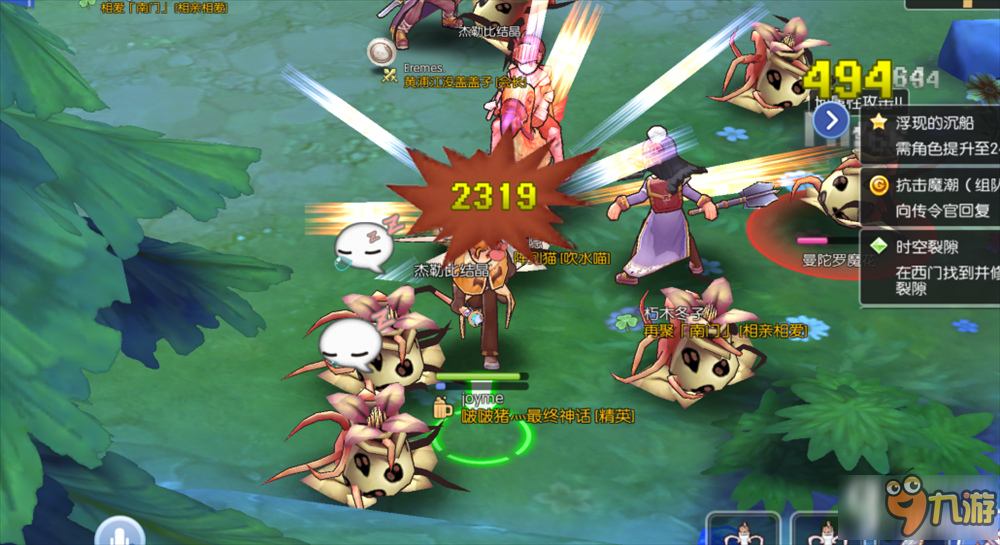Tap the voice chat microphone button

[x=121, y=532]
